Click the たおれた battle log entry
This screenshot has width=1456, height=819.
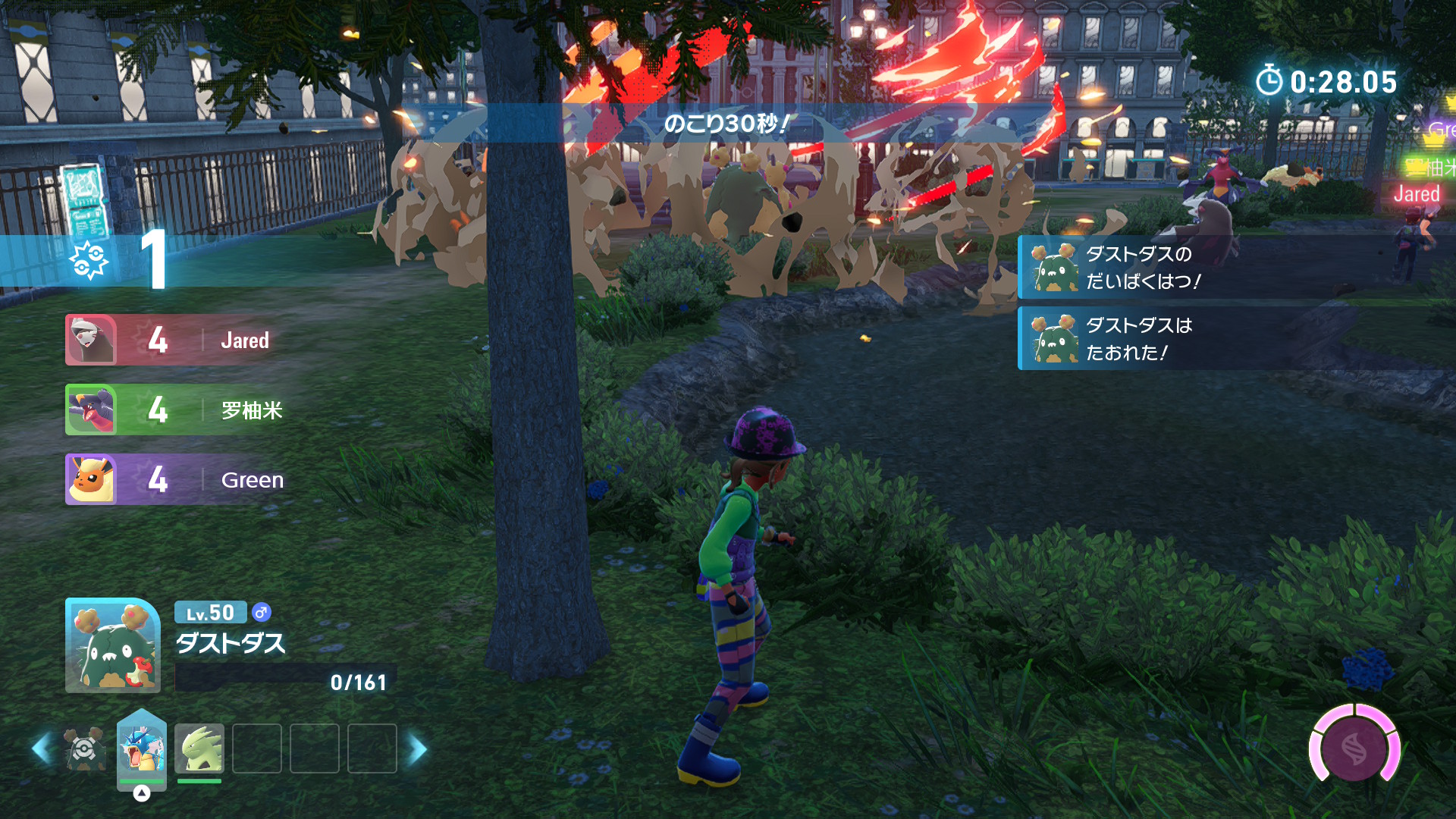tap(1137, 338)
